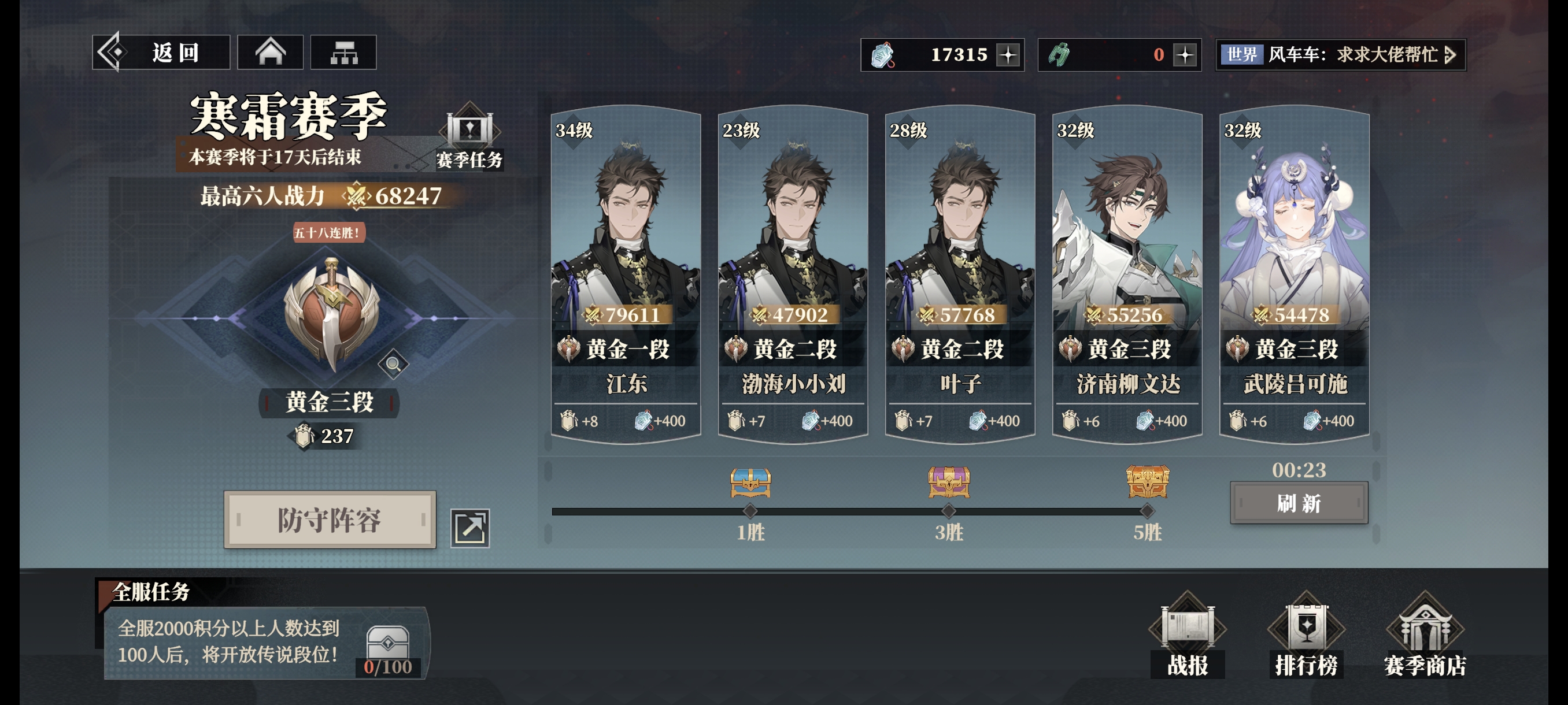Open the orange 5胜 reward chest
The image size is (1568, 705).
1148,483
